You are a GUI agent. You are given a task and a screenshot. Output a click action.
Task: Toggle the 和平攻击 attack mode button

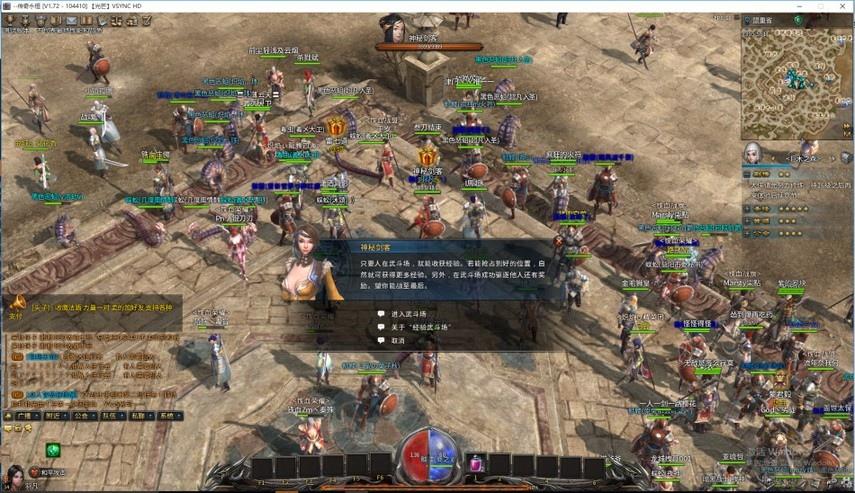coord(46,472)
